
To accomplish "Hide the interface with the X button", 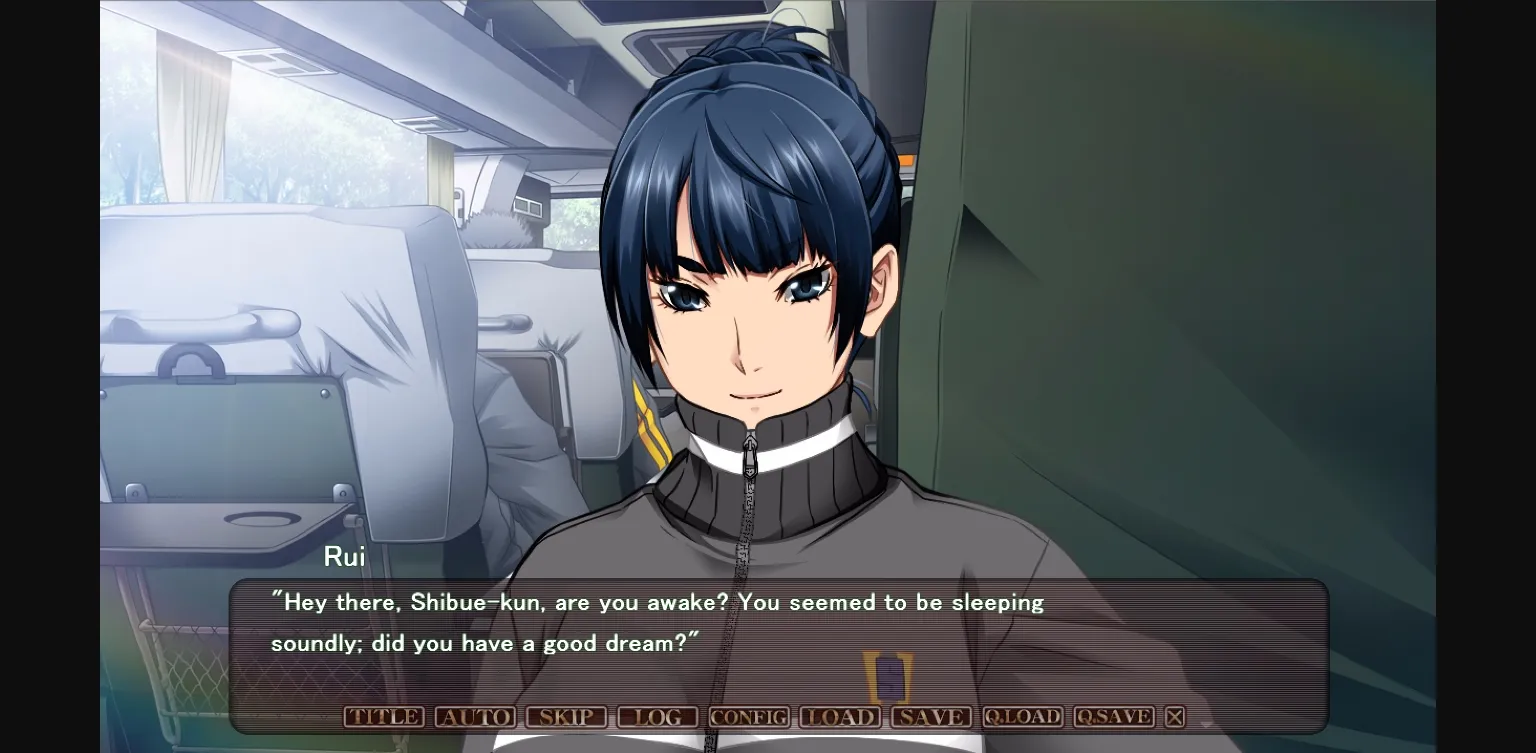I will (x=1176, y=717).
